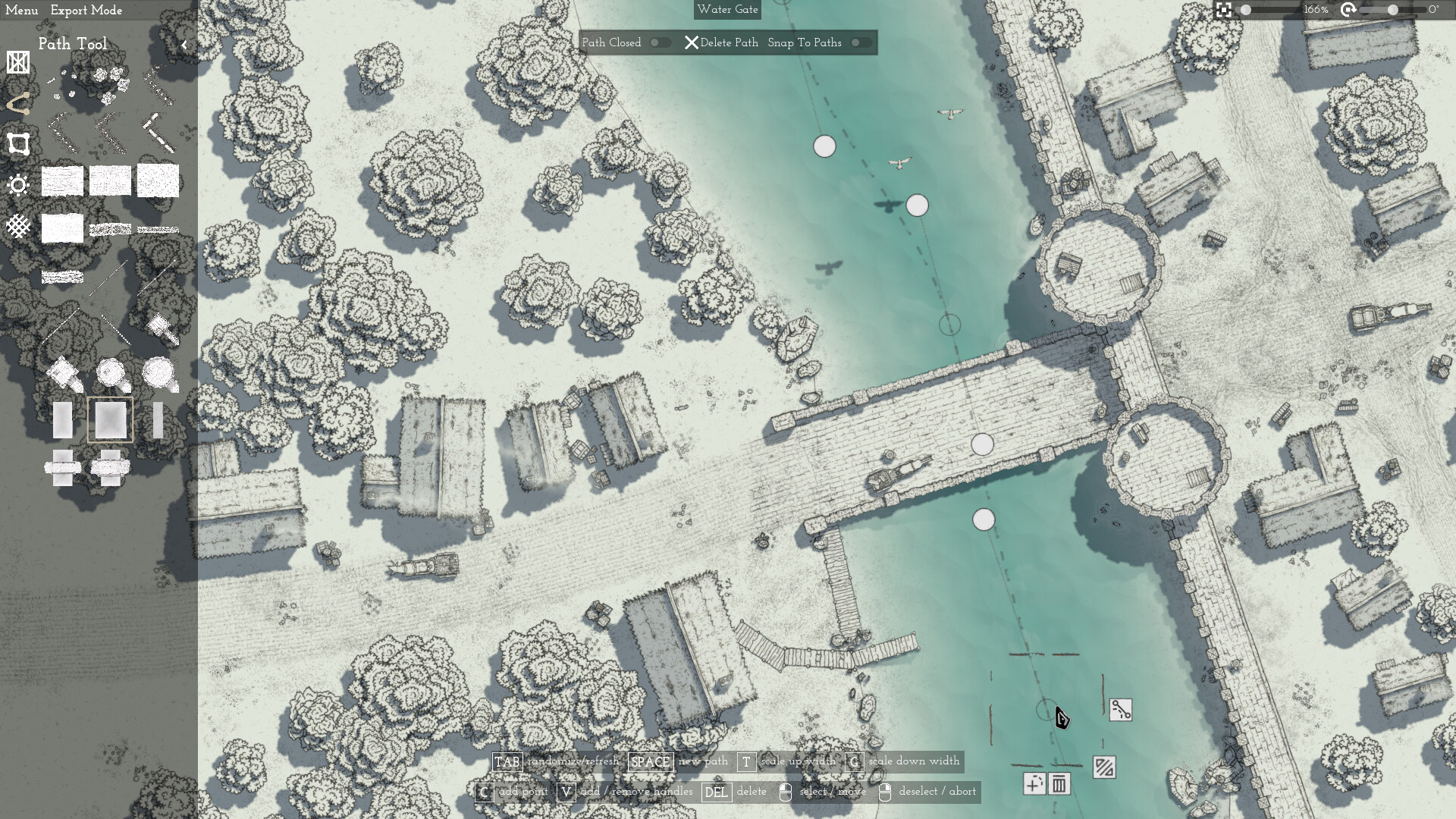Click the trash icon near the selected path
This screenshot has height=819, width=1456.
[1059, 786]
